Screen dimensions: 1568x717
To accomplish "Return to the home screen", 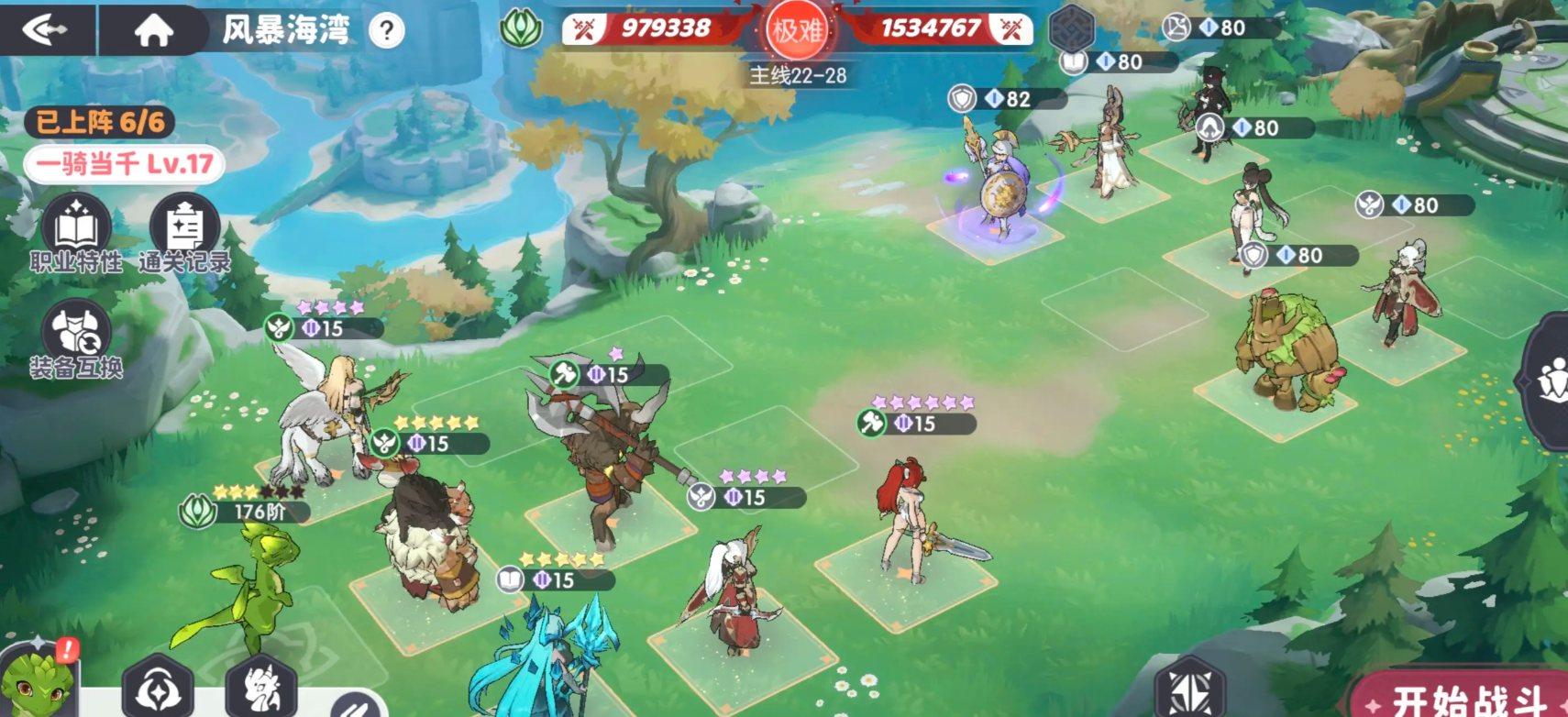I will click(153, 31).
